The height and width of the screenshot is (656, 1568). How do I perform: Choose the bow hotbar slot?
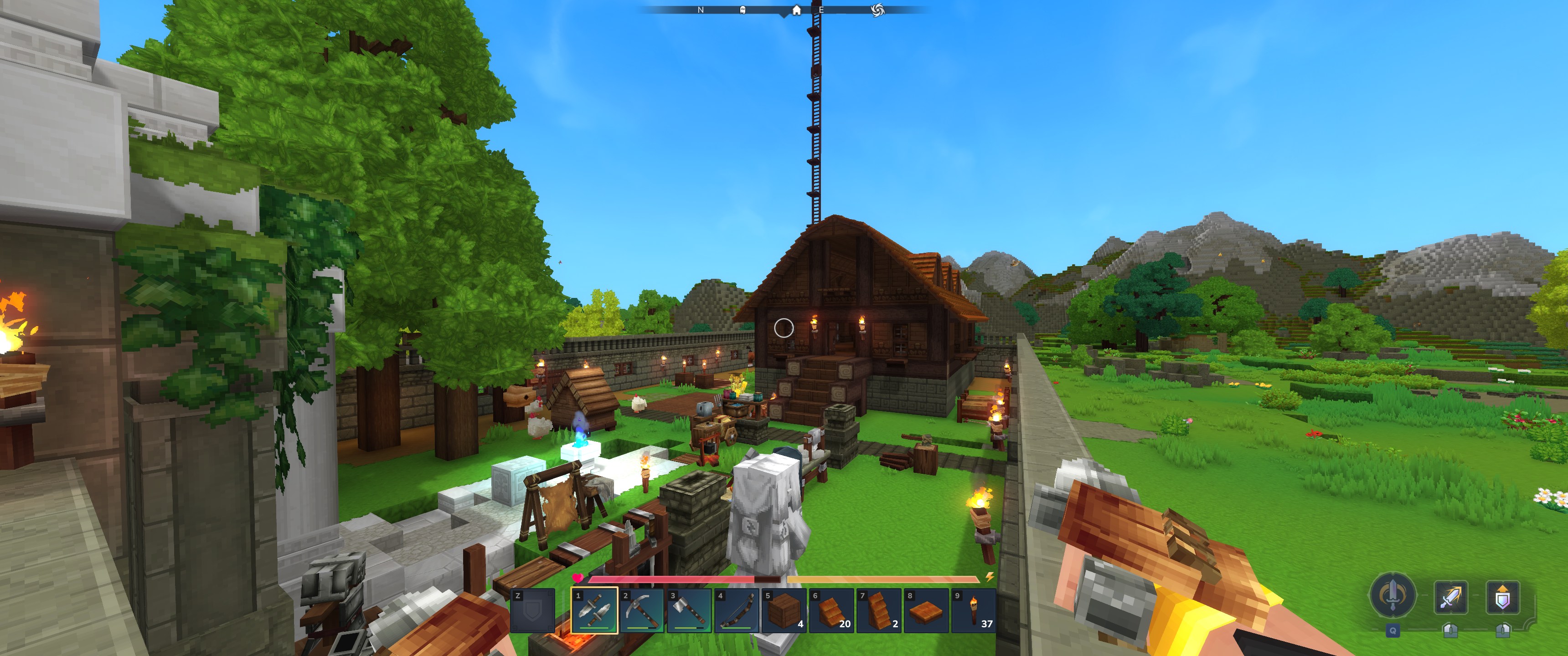point(737,610)
